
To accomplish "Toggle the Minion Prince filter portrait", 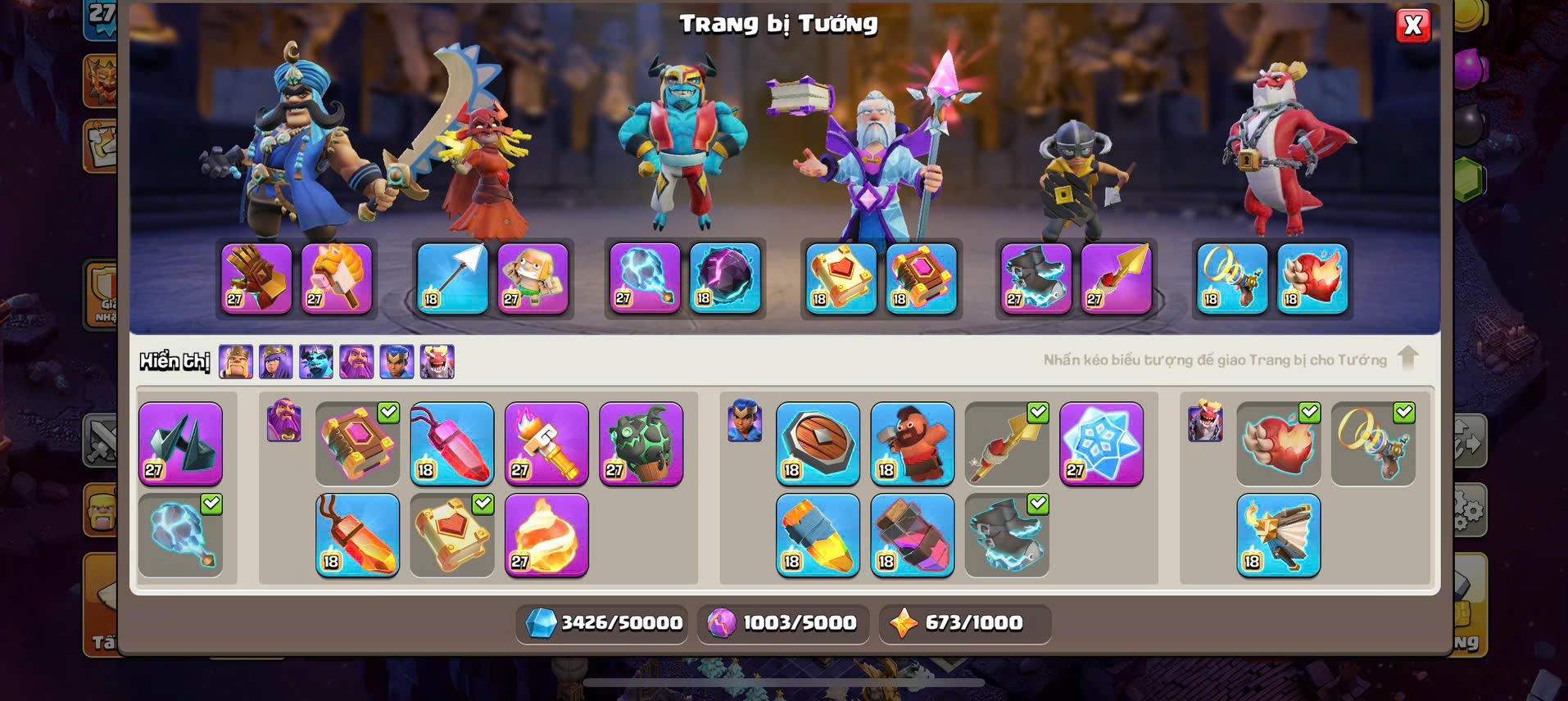I will 316,361.
